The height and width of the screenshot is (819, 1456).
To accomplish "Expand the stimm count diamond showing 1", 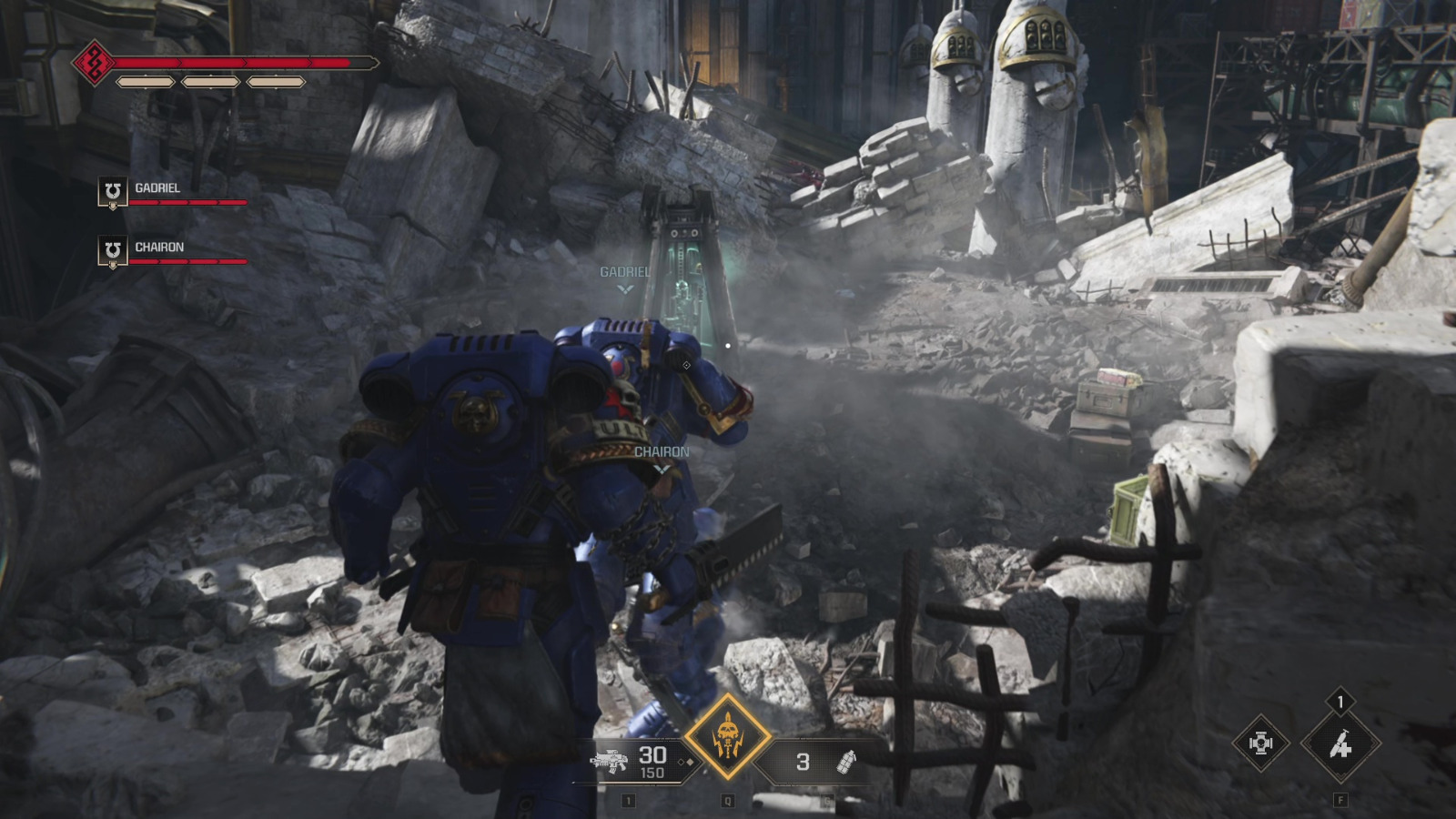I will [x=1340, y=703].
